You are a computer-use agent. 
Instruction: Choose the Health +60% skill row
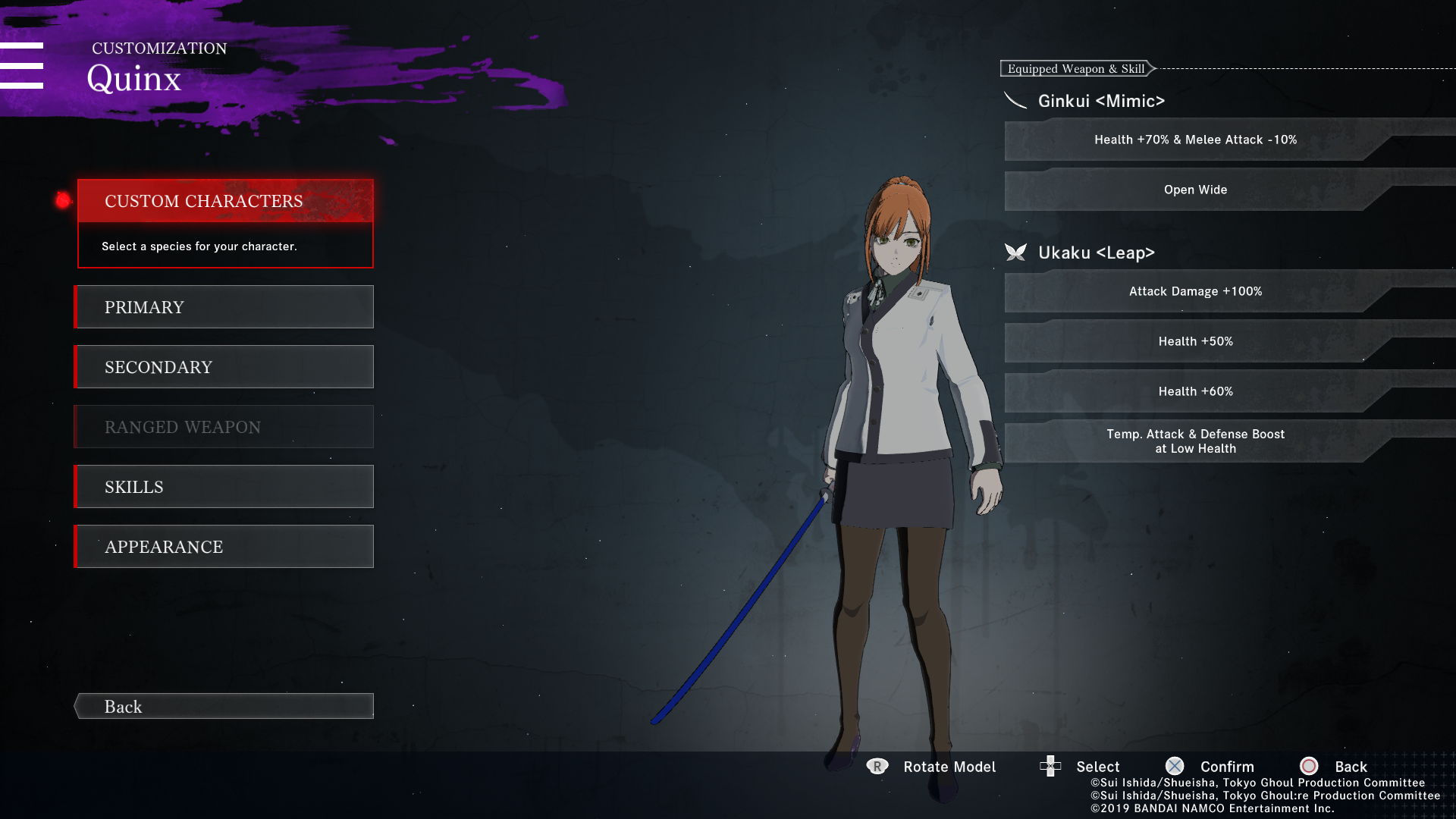1195,391
